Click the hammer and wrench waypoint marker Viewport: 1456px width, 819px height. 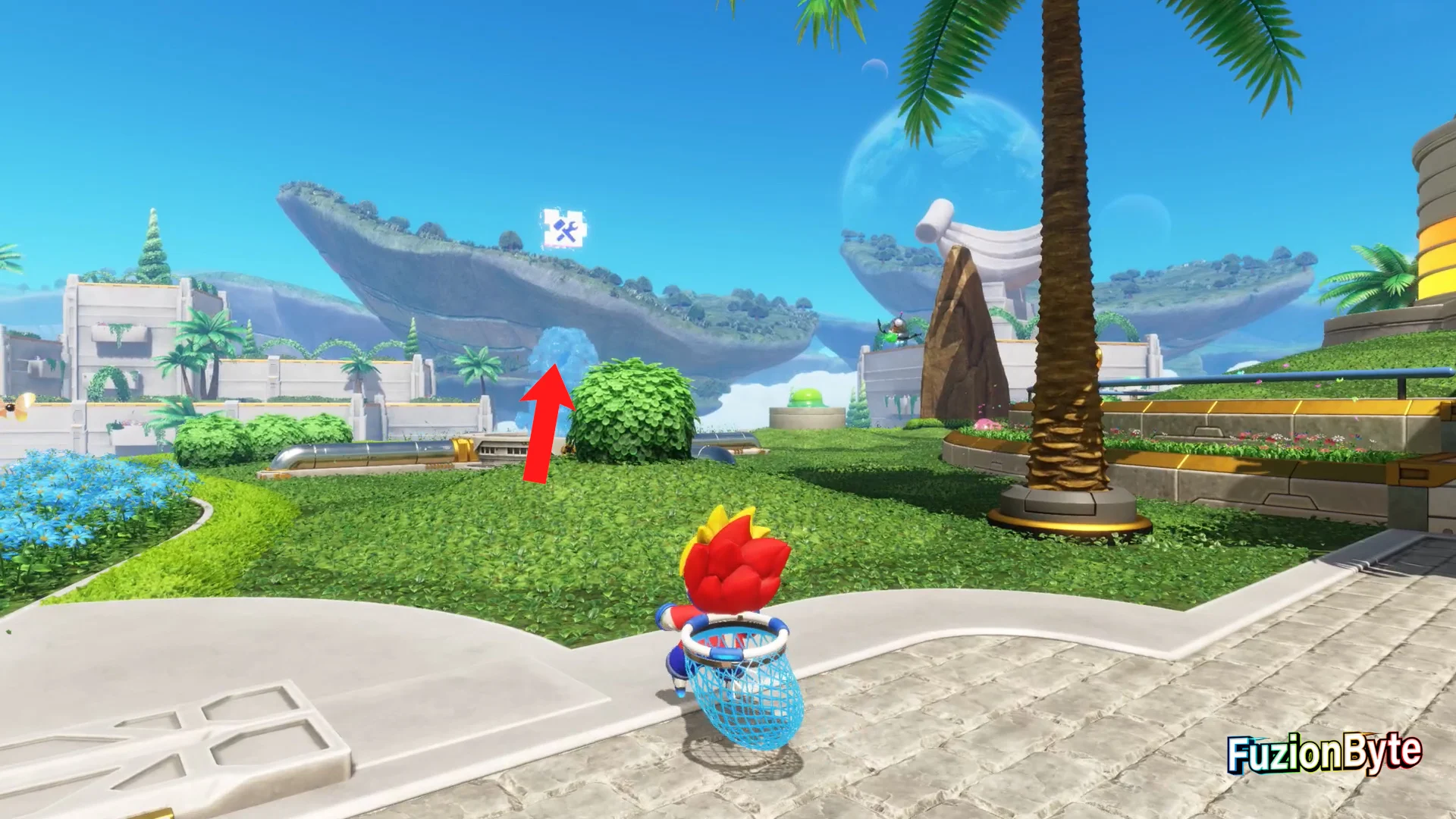point(564,229)
